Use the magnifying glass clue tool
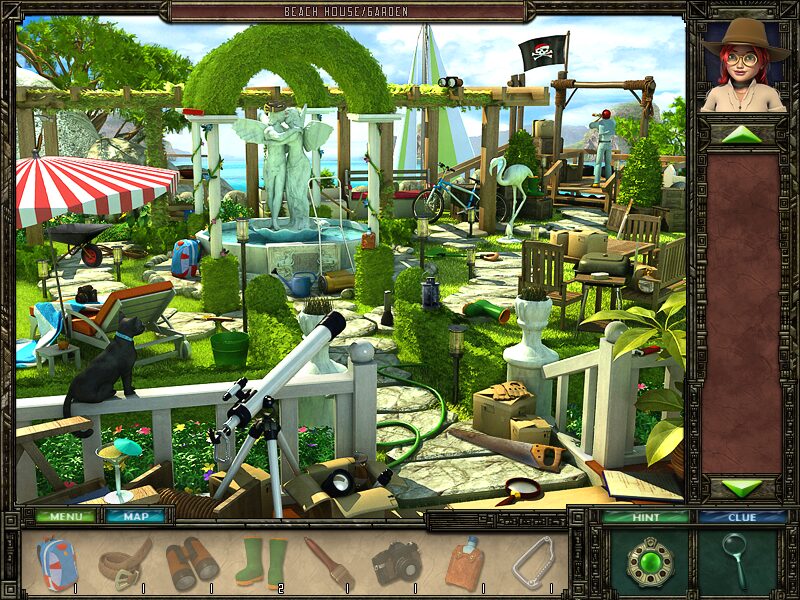Viewport: 800px width, 600px height. click(736, 562)
